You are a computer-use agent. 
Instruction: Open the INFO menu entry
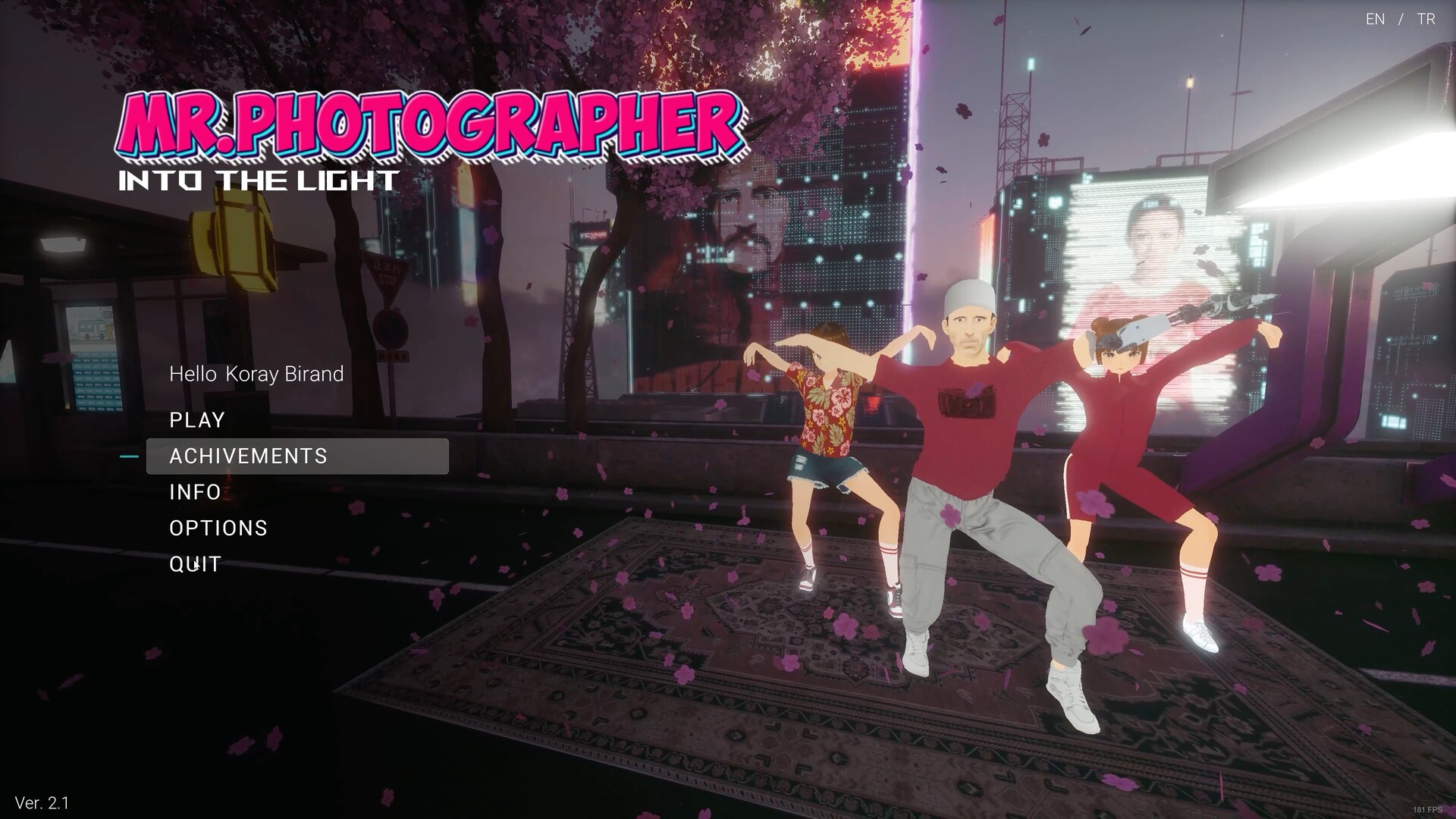(x=195, y=492)
